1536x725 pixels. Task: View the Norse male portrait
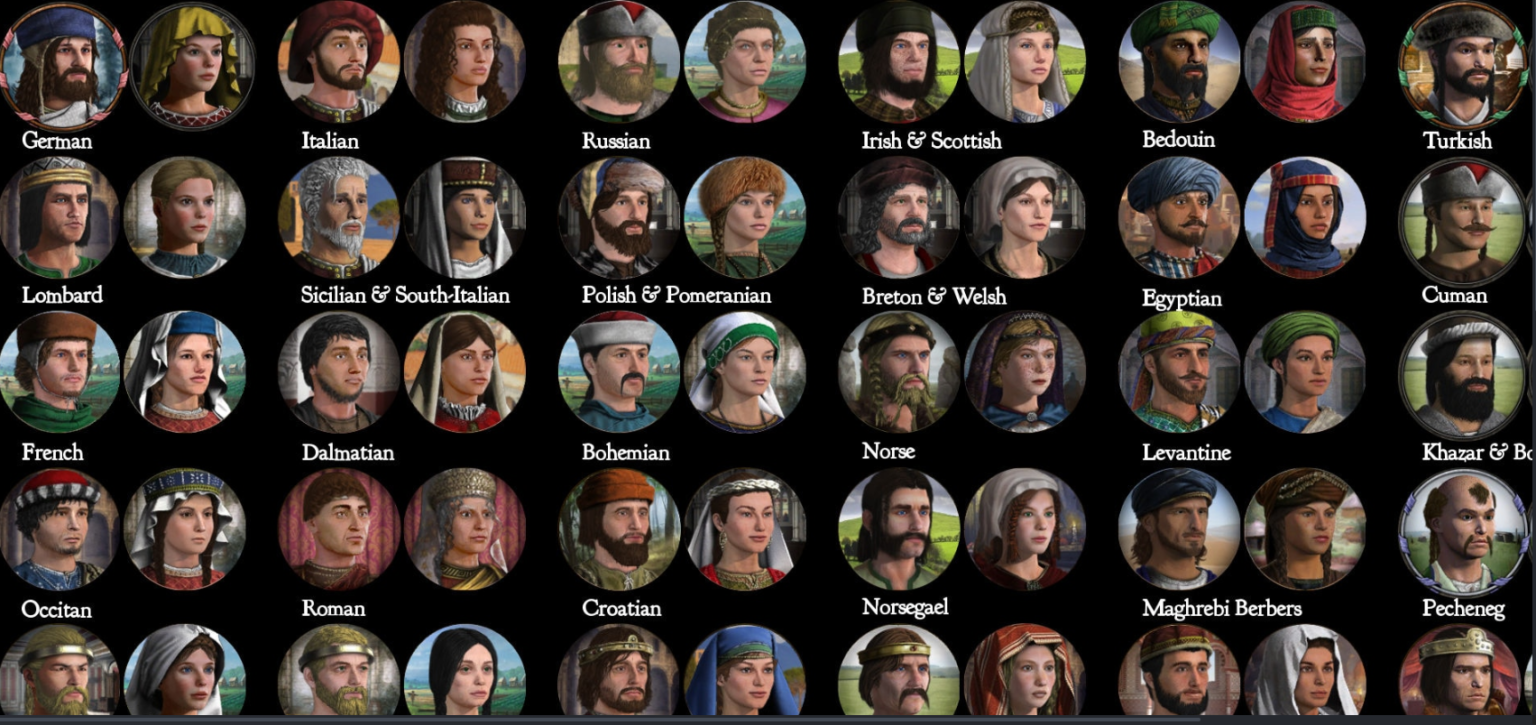(x=898, y=373)
